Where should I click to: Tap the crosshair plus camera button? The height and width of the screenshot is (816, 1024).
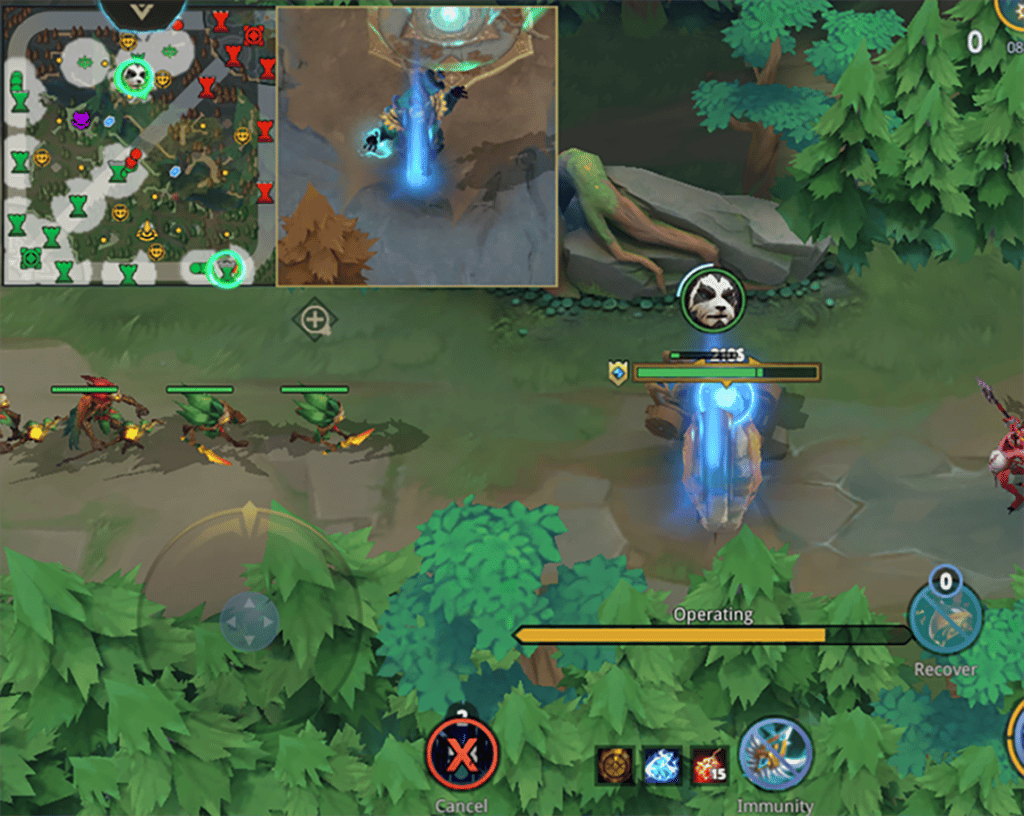[x=315, y=321]
